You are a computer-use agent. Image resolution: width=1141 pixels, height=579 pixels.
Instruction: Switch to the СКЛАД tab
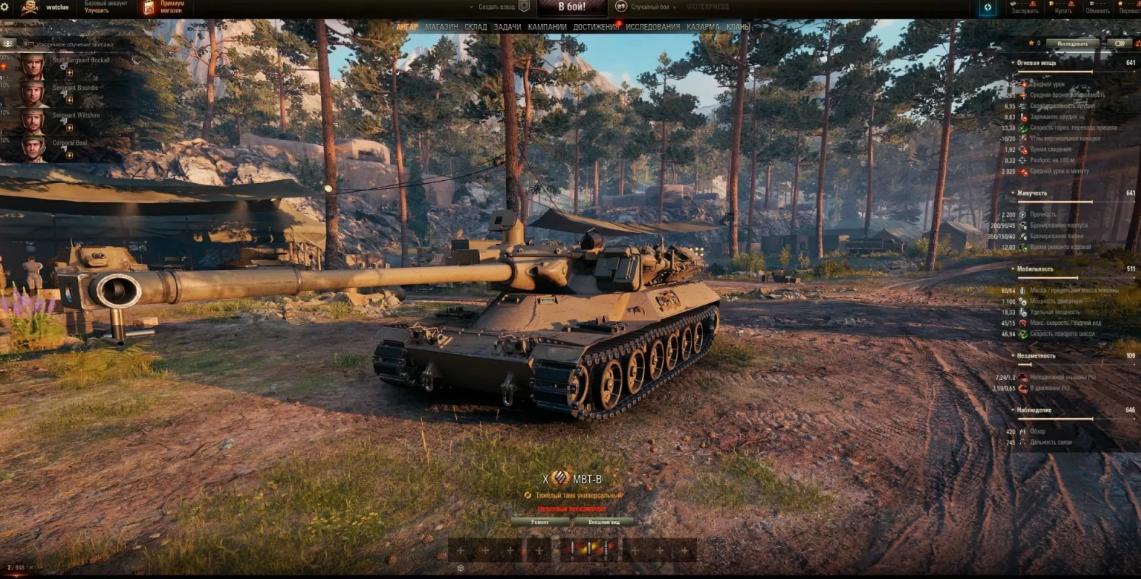point(476,27)
